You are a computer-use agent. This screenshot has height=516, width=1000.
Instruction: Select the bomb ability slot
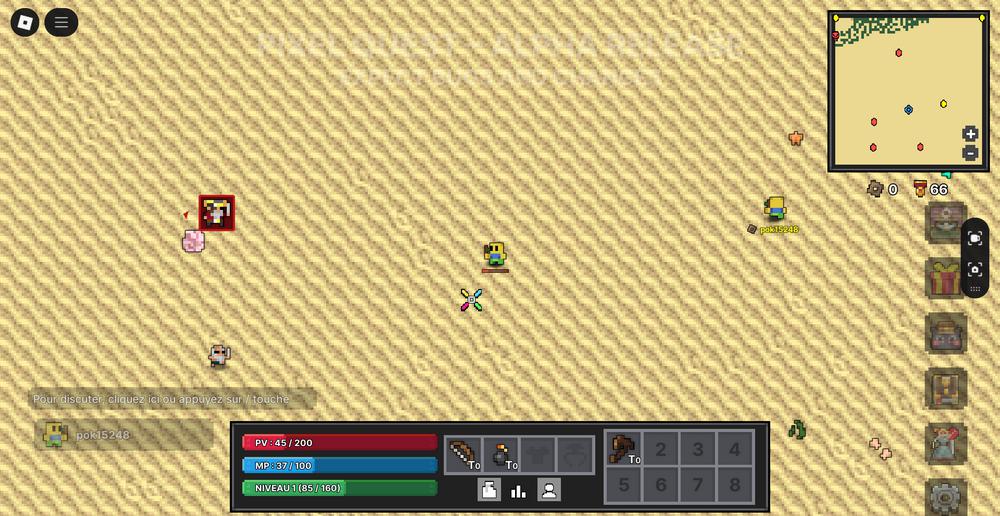[x=502, y=454]
